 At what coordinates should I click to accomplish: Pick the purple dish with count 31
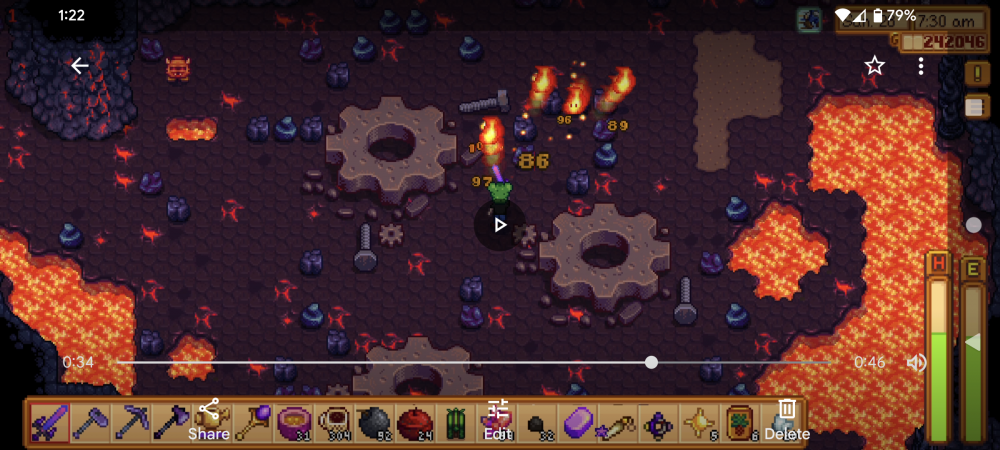tap(293, 422)
